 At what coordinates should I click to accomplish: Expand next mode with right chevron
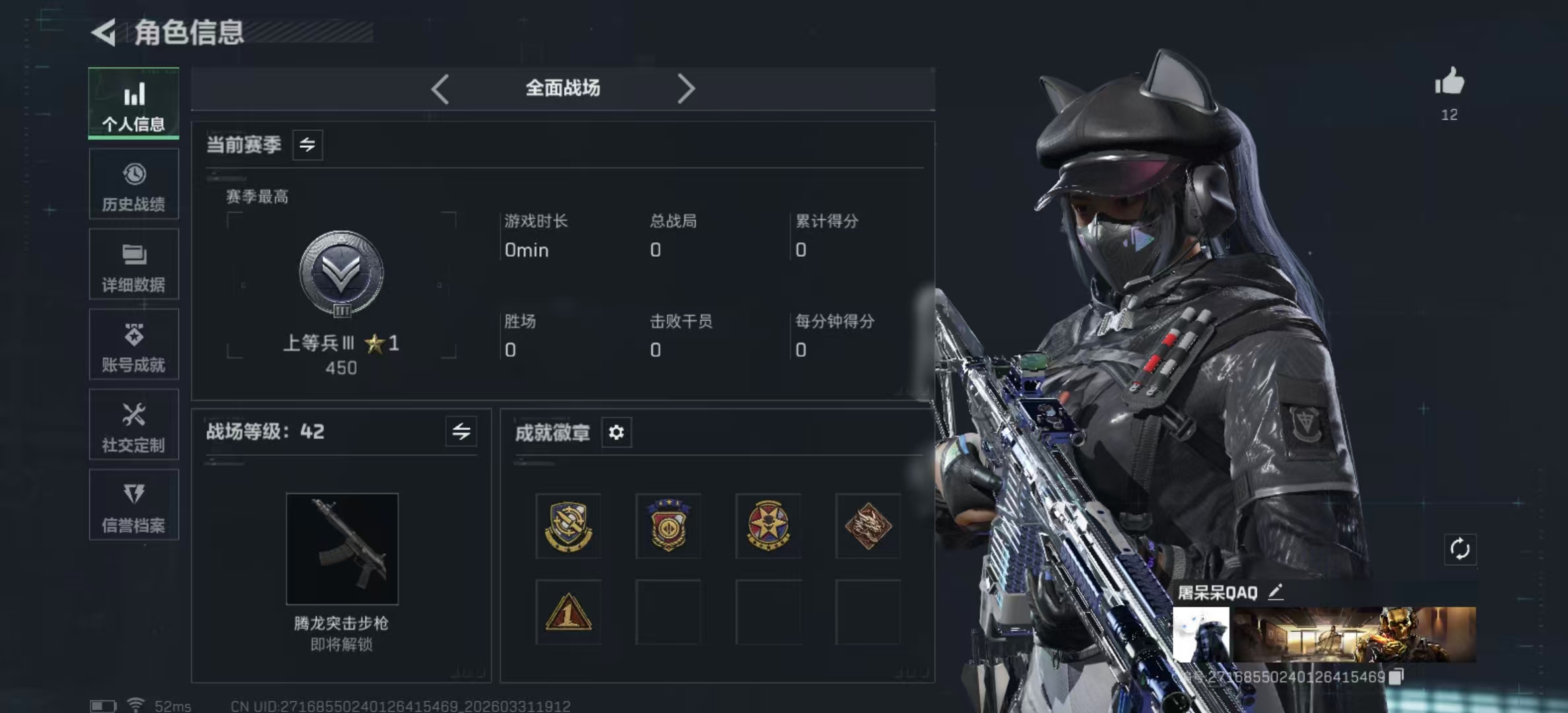coord(687,88)
